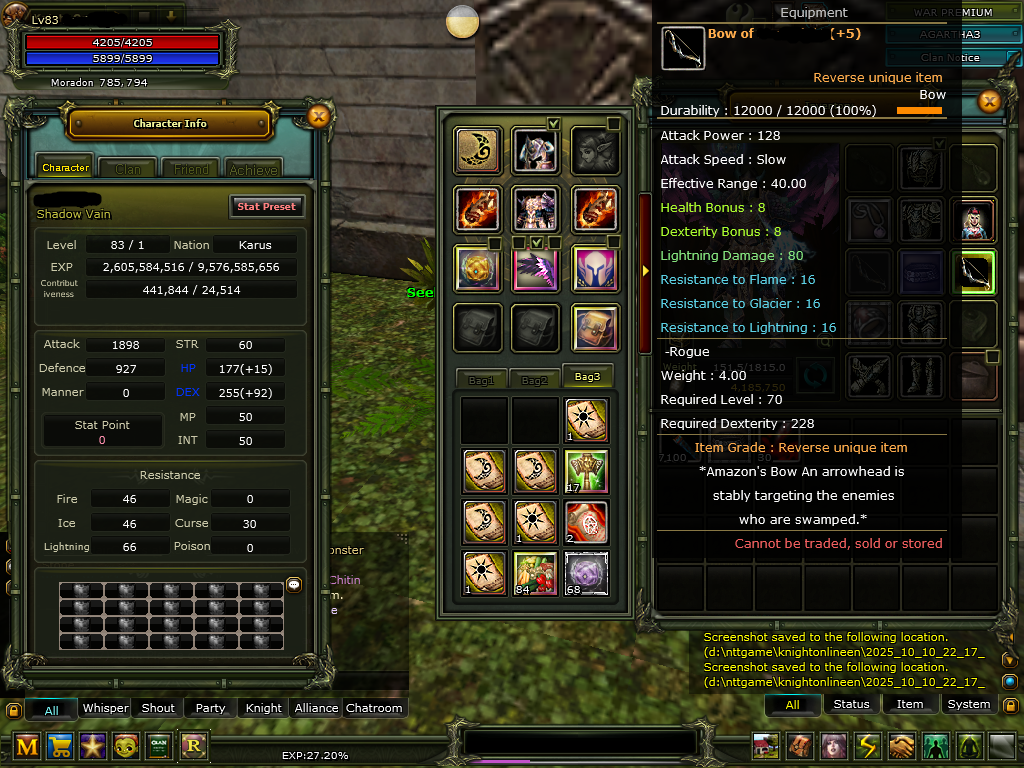Close the inventory window
The height and width of the screenshot is (768, 1024).
tap(989, 101)
